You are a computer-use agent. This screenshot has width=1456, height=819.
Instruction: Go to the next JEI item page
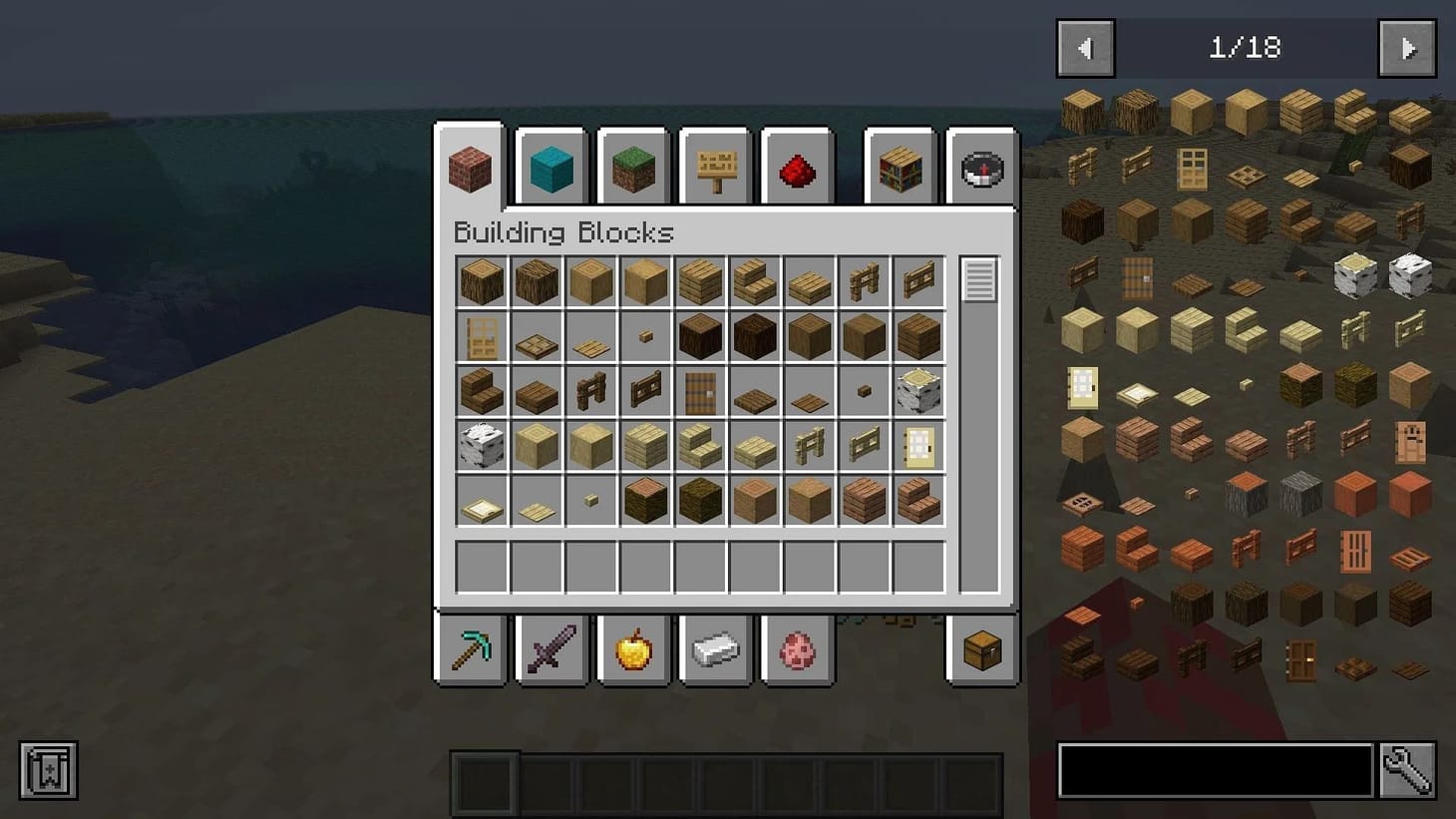[1407, 47]
